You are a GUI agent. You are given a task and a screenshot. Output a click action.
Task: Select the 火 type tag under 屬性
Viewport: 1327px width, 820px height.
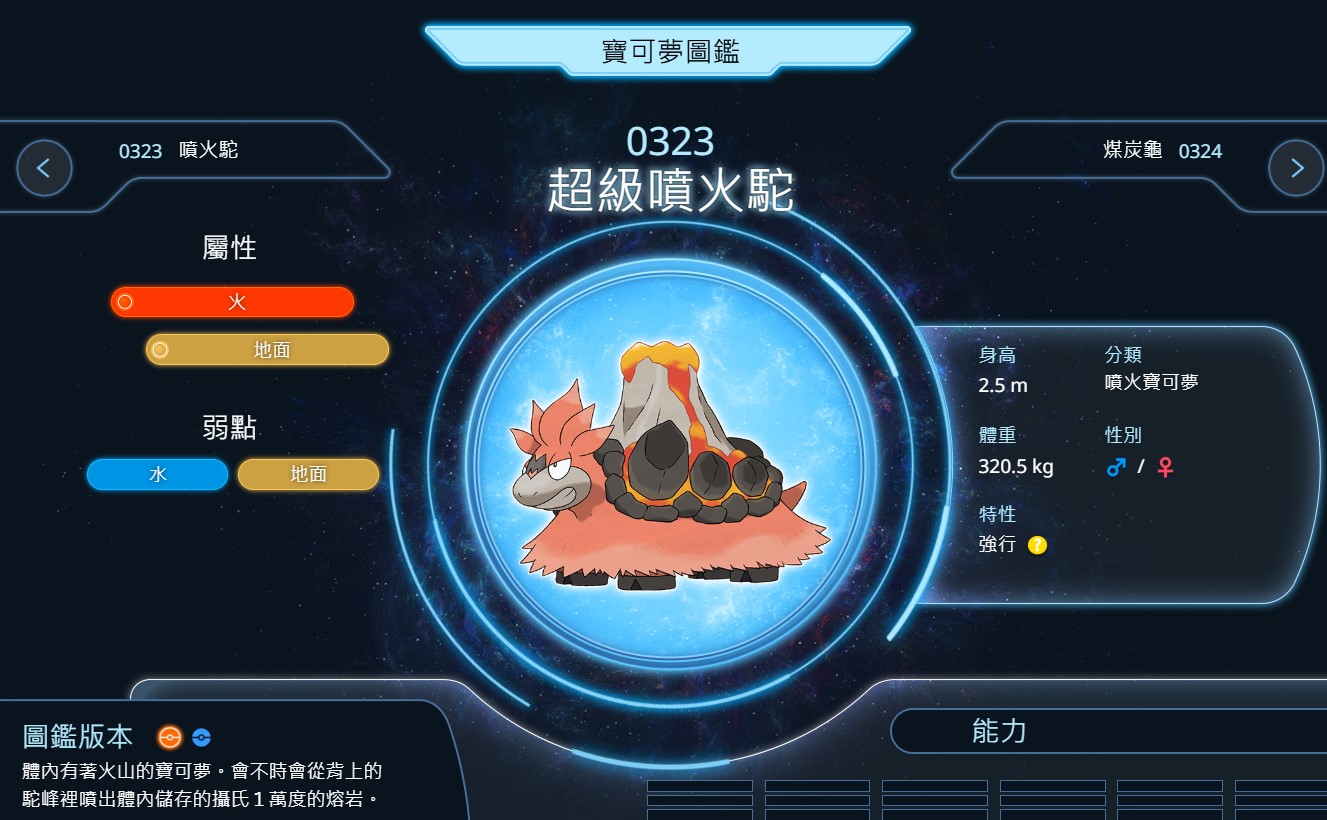pyautogui.click(x=232, y=302)
